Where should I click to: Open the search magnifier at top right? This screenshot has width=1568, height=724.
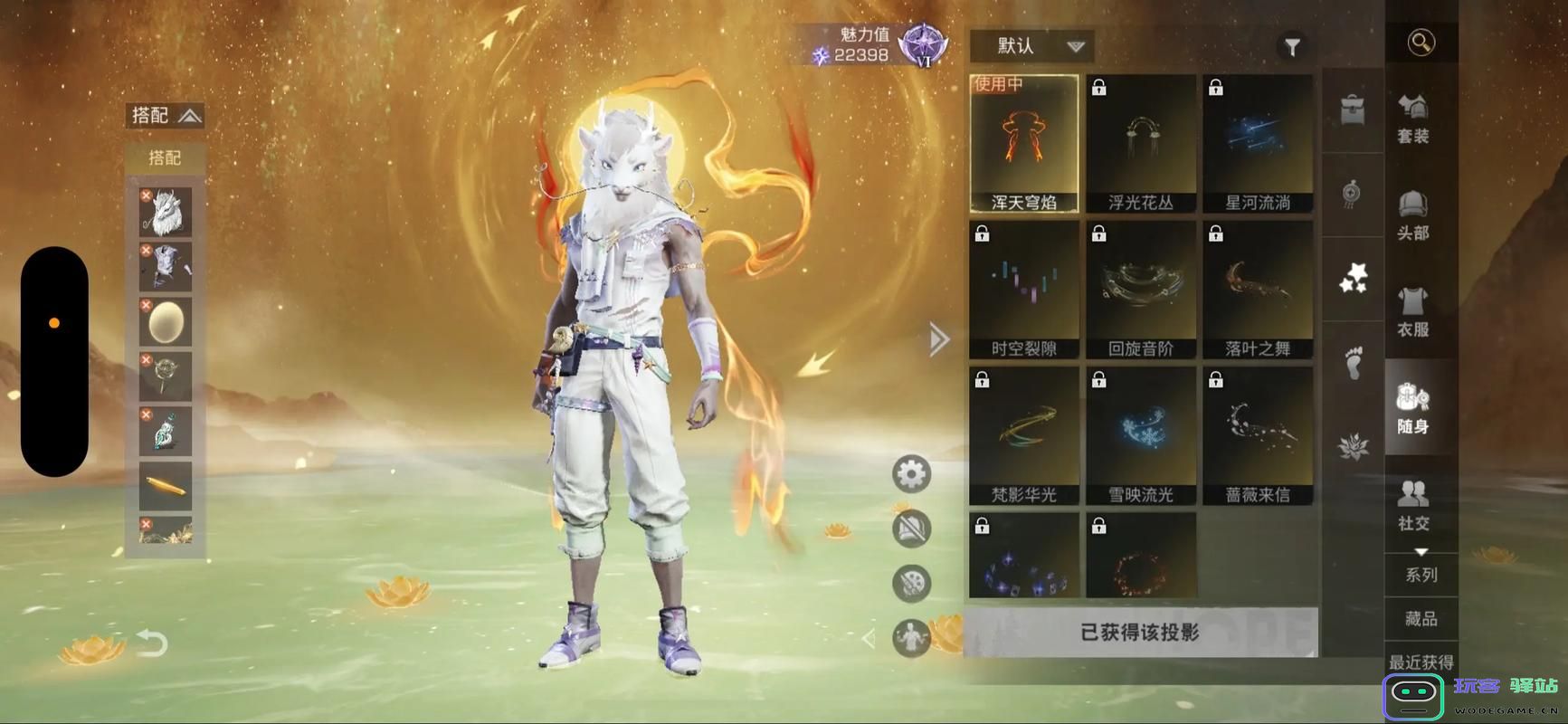coord(1421,41)
